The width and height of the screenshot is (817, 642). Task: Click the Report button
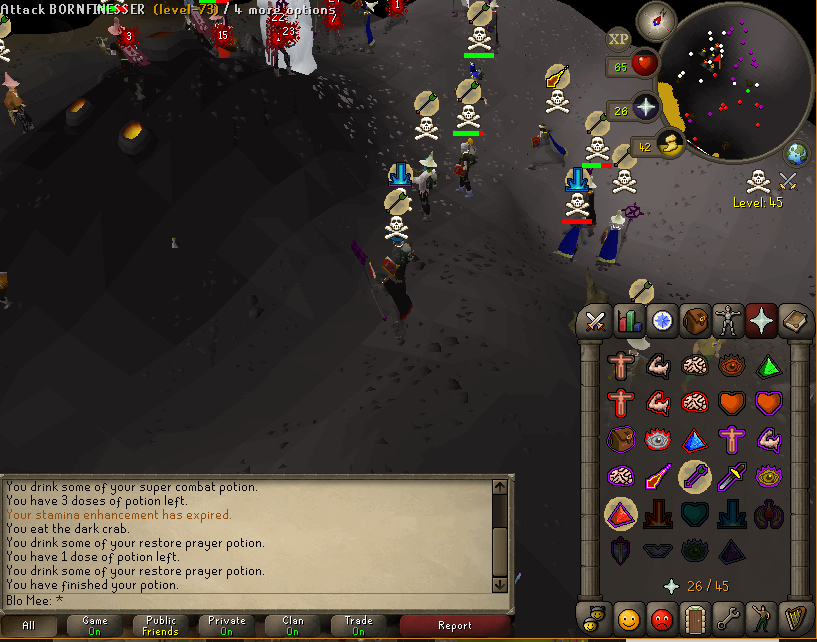click(454, 626)
